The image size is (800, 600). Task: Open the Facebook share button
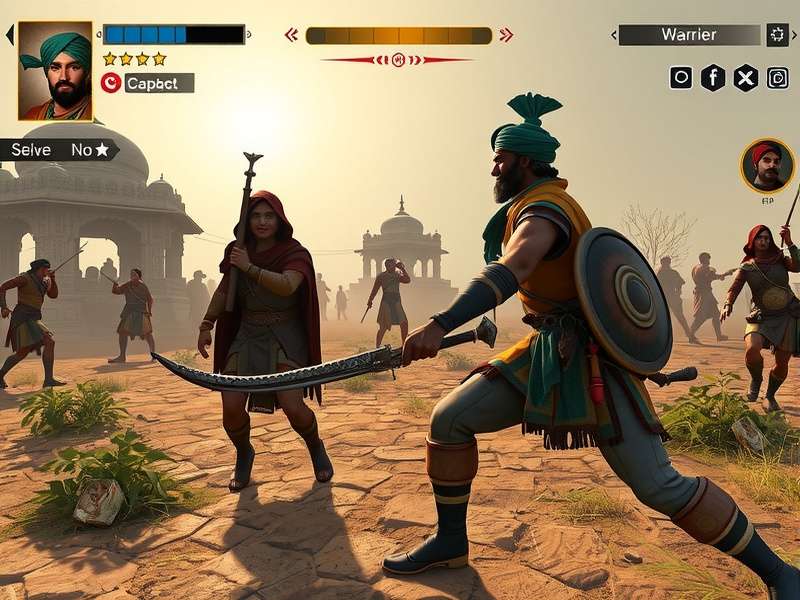tap(713, 78)
